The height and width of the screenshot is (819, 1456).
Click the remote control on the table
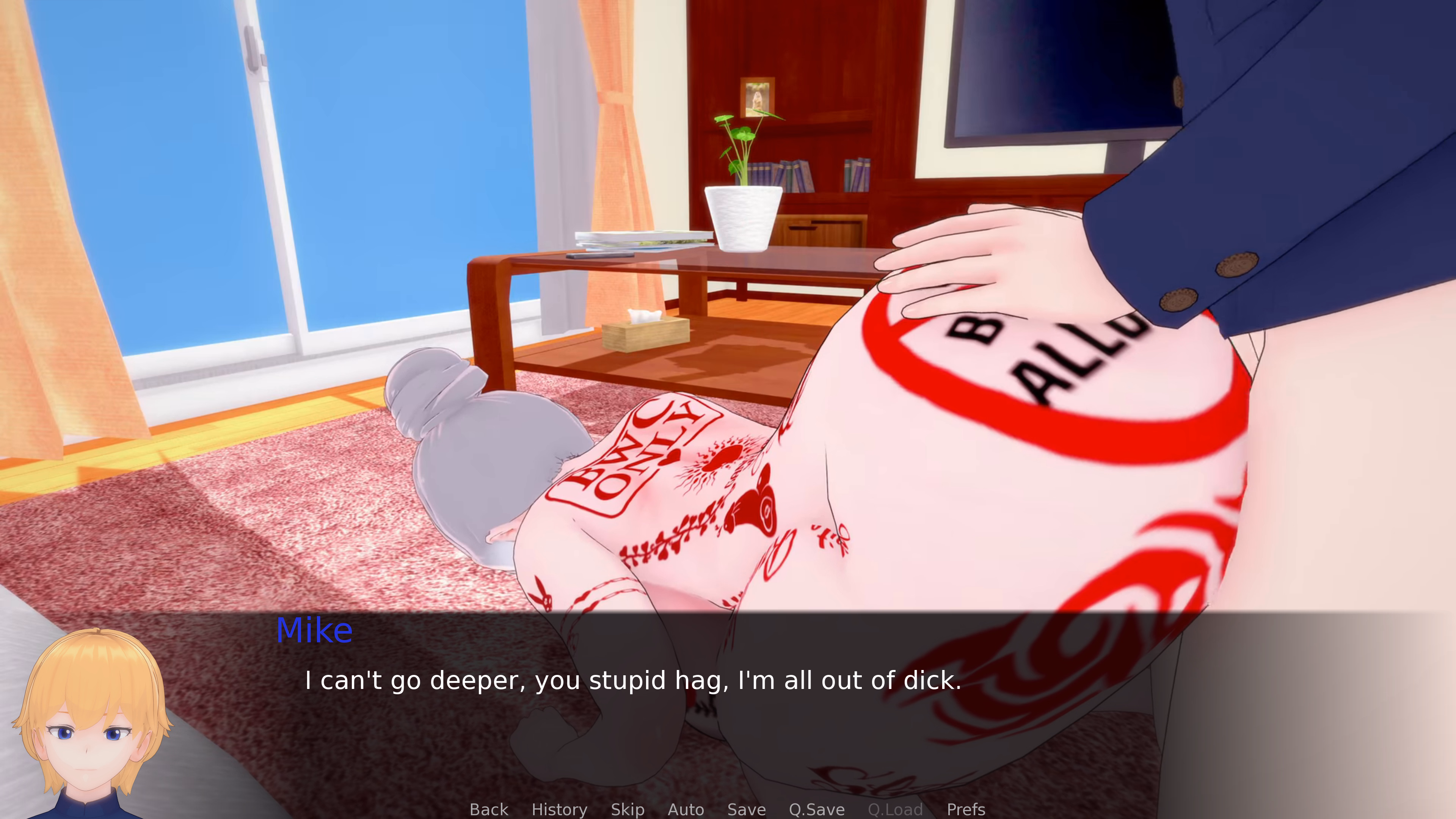[600, 256]
